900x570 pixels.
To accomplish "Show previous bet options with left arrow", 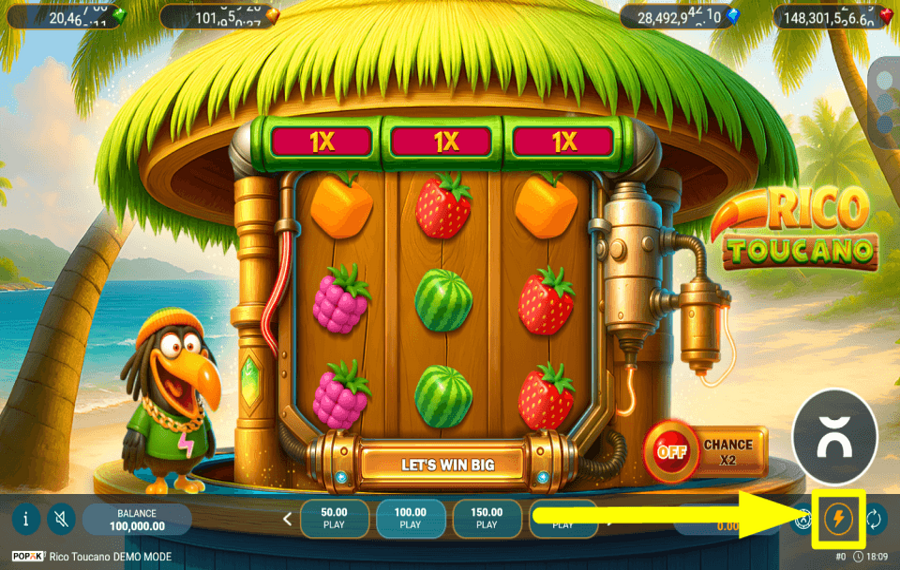I will [287, 519].
